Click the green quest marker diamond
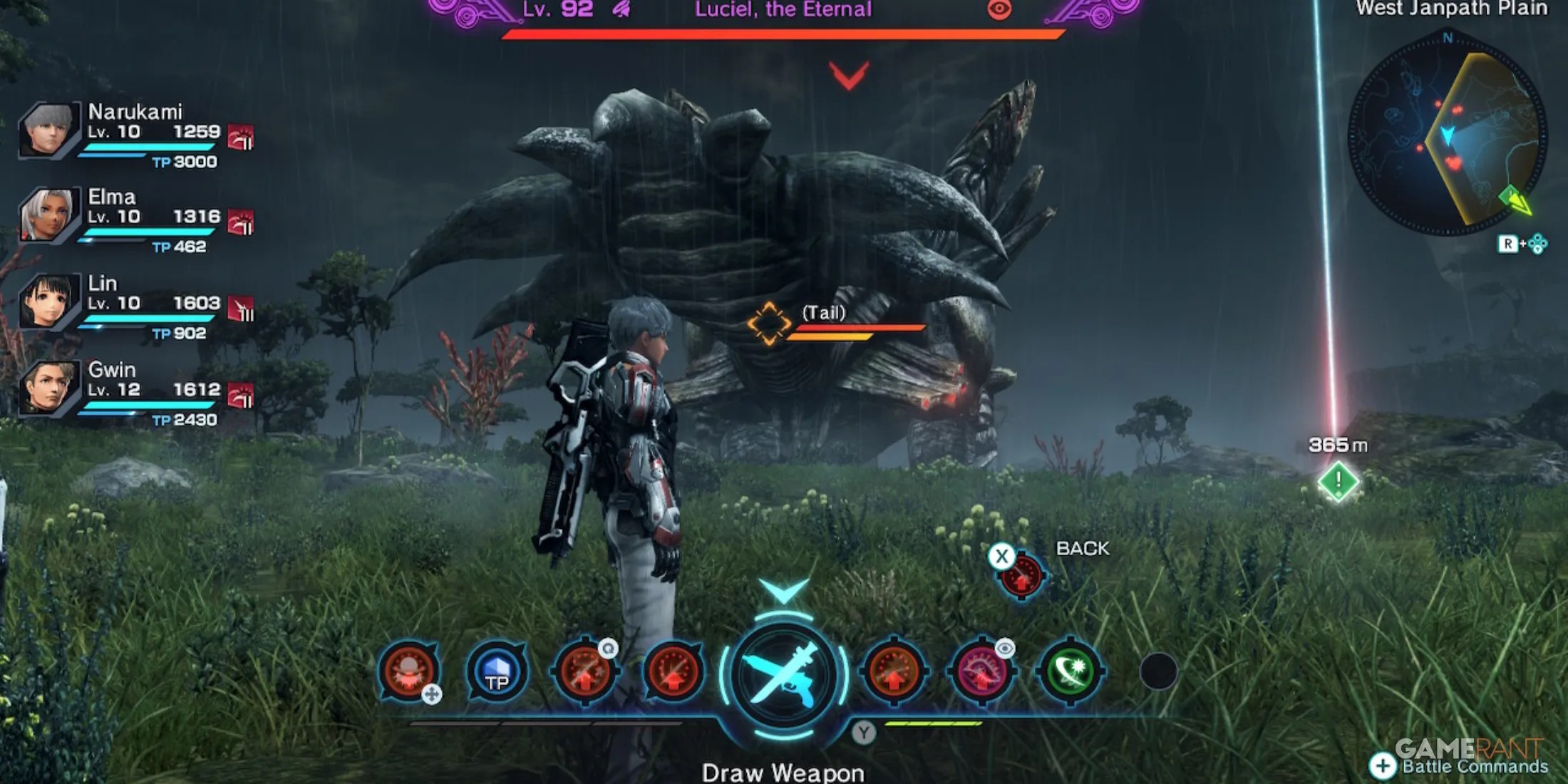 pyautogui.click(x=1338, y=482)
